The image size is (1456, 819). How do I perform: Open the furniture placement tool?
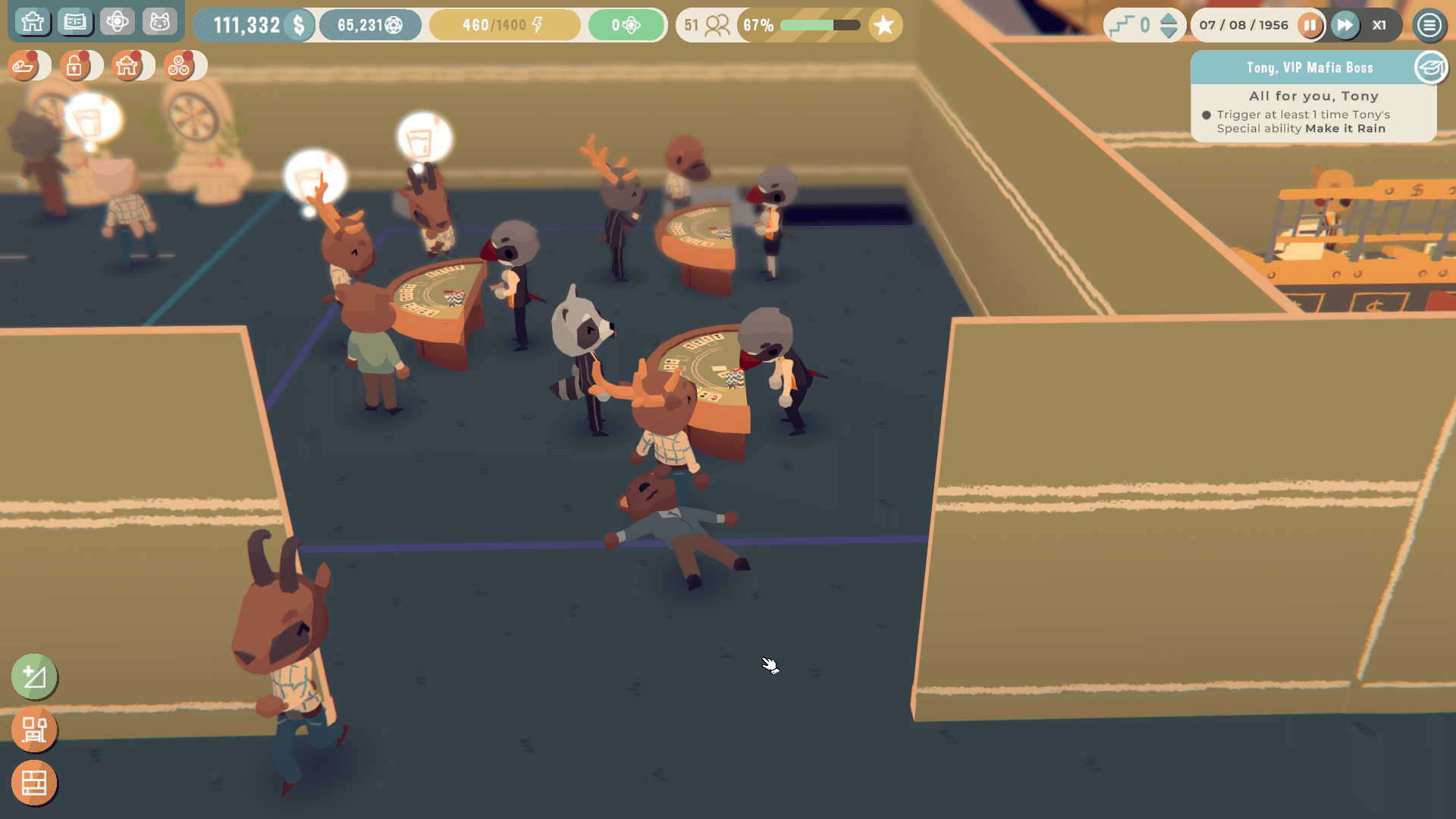(x=34, y=730)
